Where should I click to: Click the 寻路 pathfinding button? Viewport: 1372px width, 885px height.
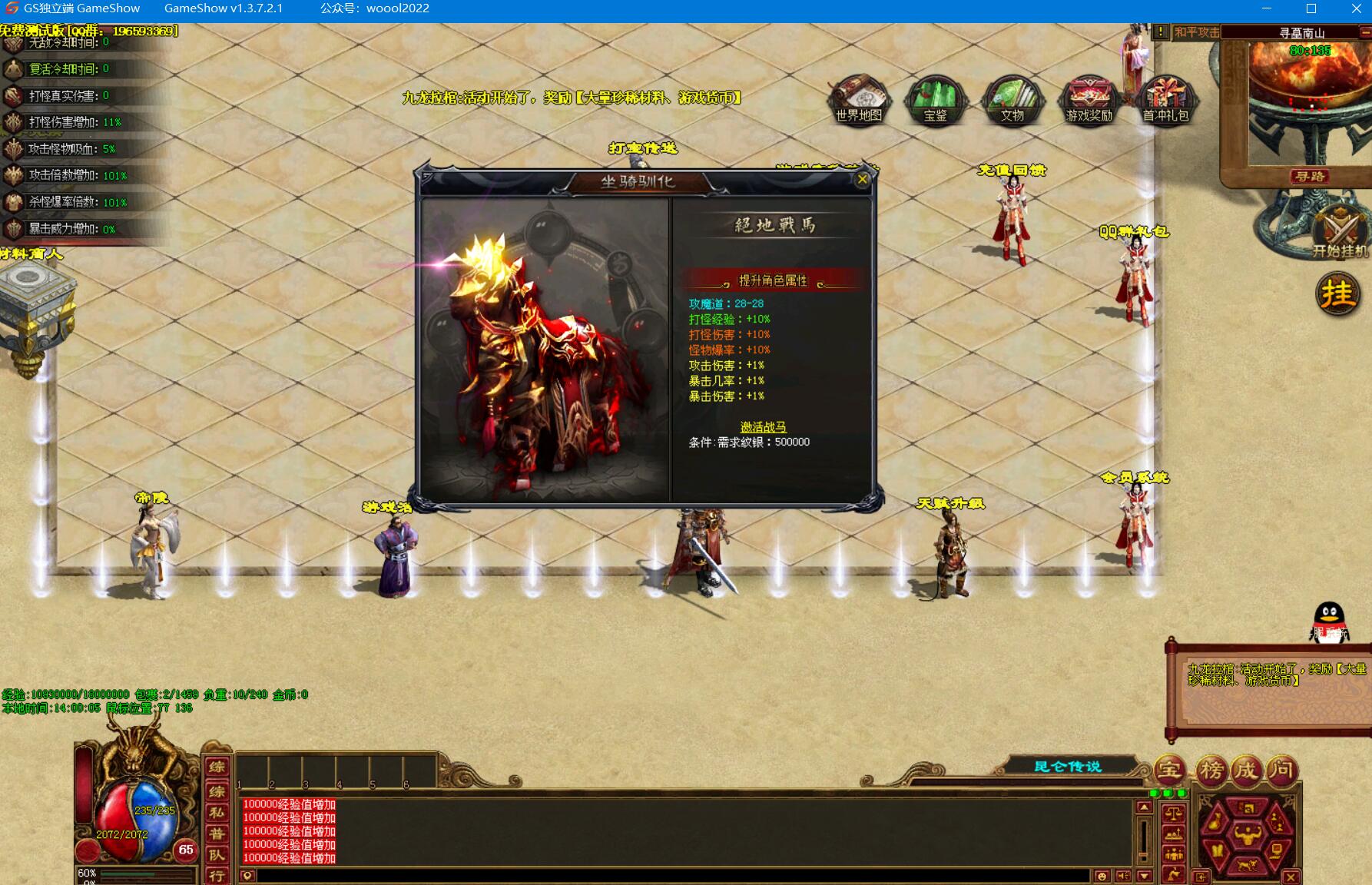(1309, 177)
